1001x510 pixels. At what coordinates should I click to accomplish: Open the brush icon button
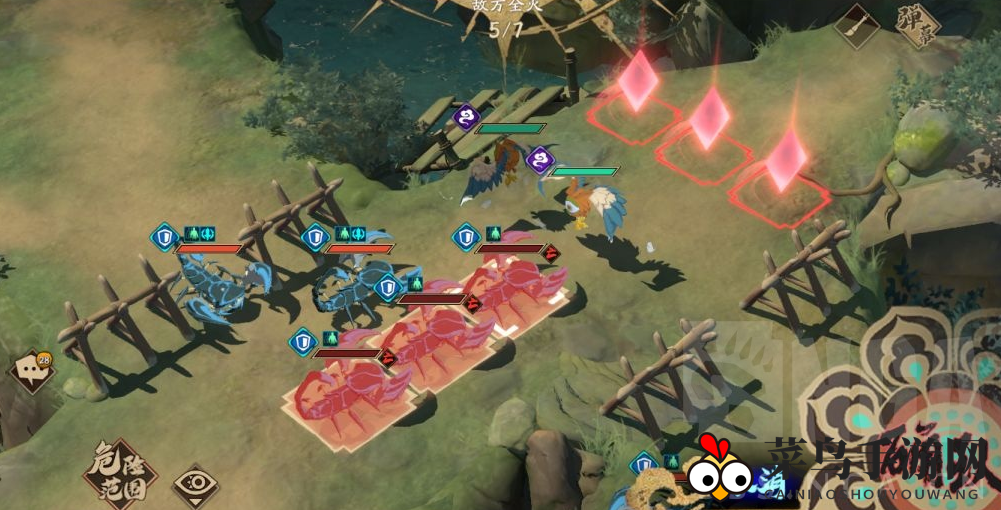(857, 25)
